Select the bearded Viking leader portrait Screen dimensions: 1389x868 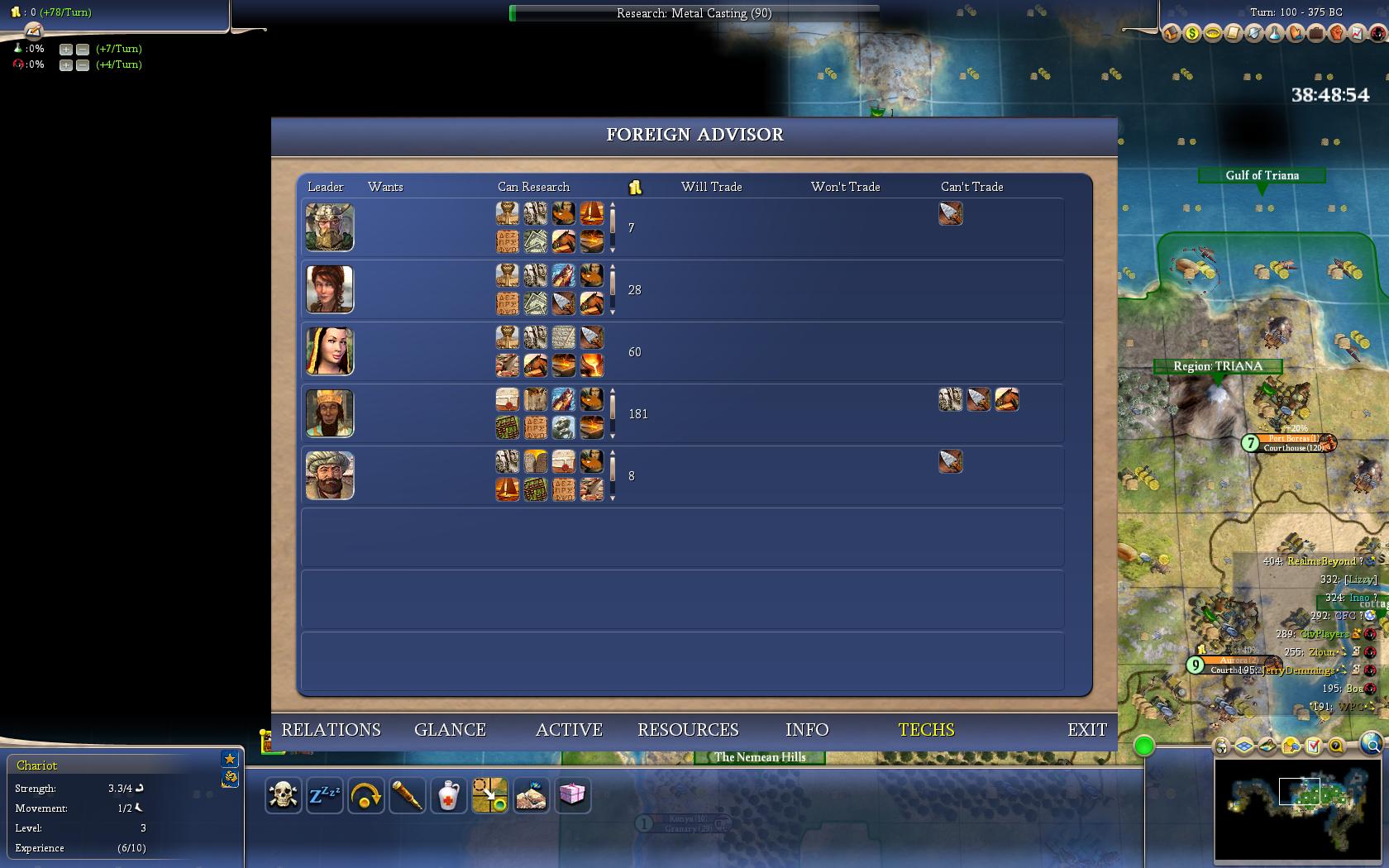[330, 227]
